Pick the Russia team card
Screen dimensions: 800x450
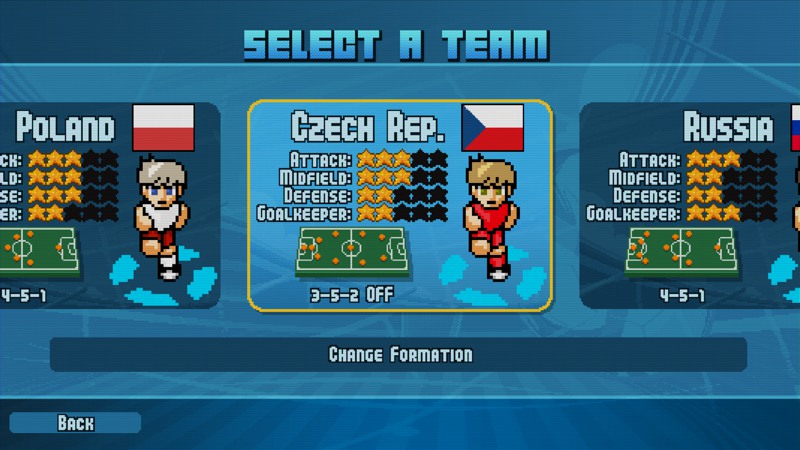pyautogui.click(x=690, y=205)
